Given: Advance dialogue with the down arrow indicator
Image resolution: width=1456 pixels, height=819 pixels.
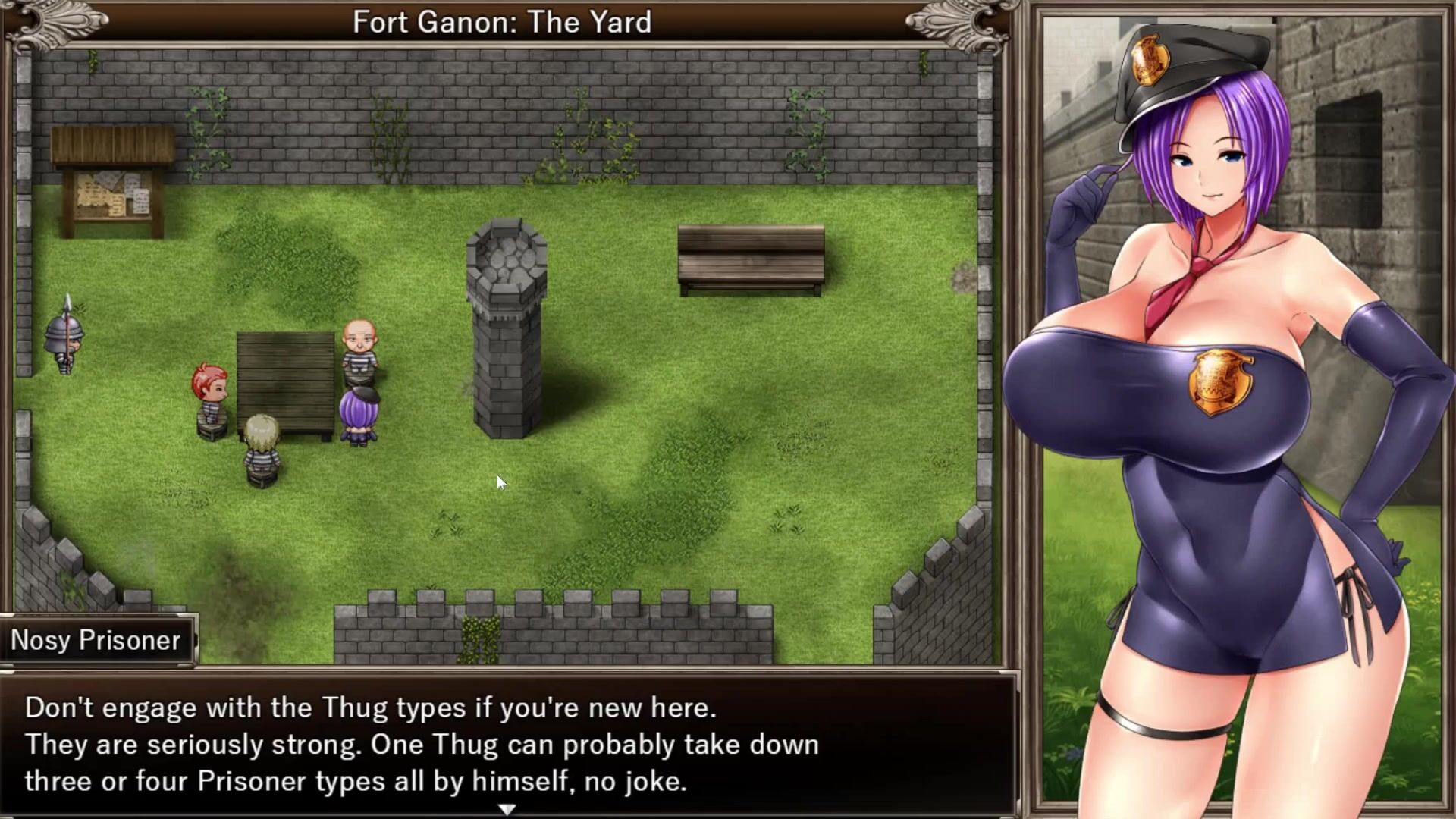Looking at the screenshot, I should [x=507, y=809].
